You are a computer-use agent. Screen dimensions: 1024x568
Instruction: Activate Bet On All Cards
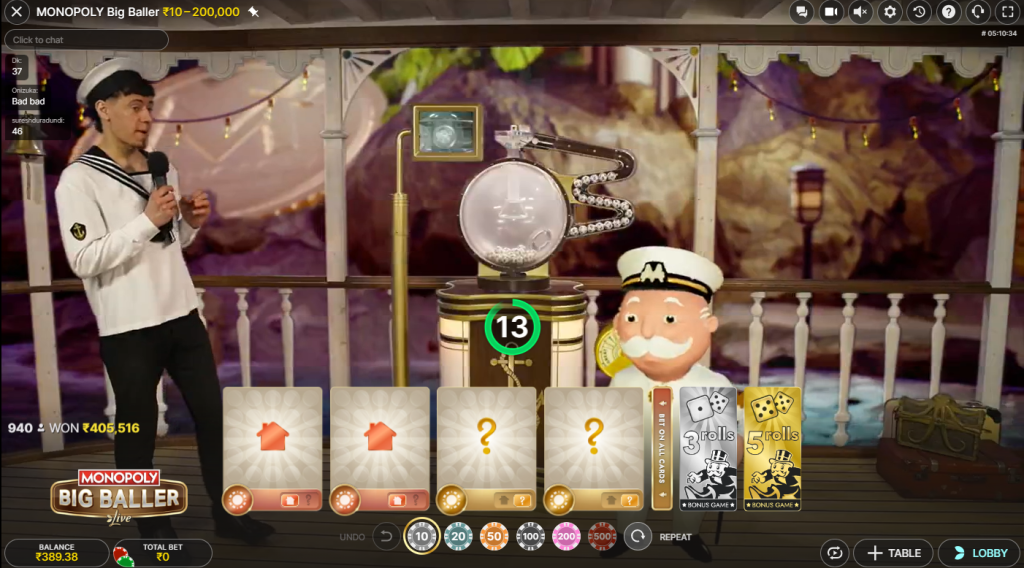pyautogui.click(x=661, y=449)
